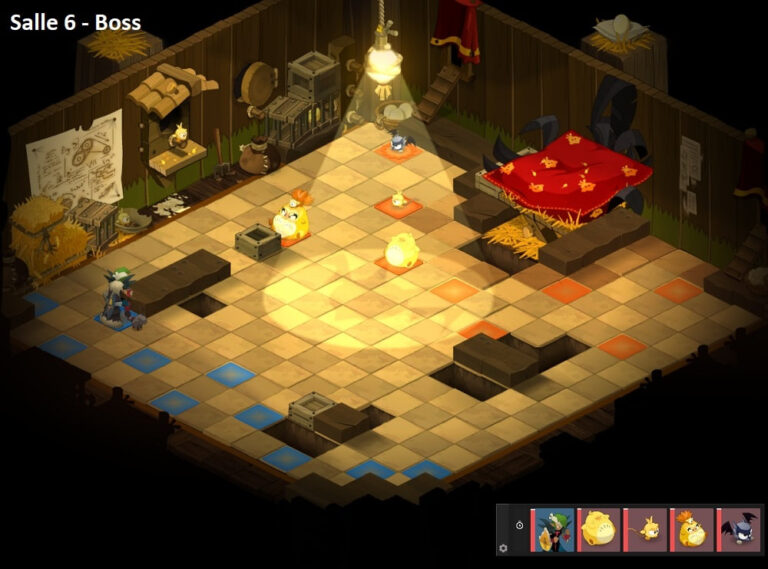768x569 pixels.
Task: Click the stopwatch icon on the timeline
Action: (519, 525)
